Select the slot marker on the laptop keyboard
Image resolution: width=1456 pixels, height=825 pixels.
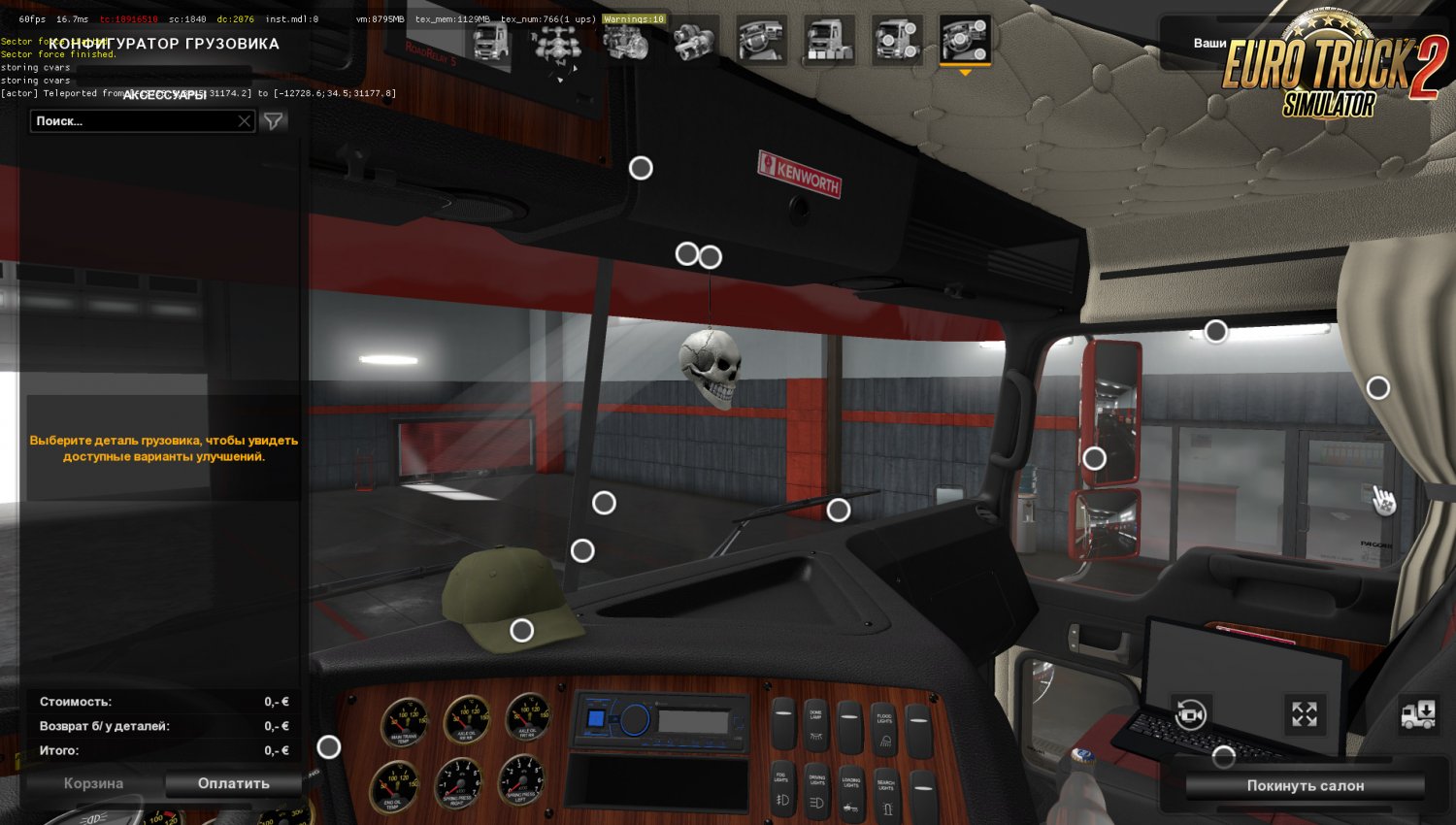click(x=1224, y=756)
